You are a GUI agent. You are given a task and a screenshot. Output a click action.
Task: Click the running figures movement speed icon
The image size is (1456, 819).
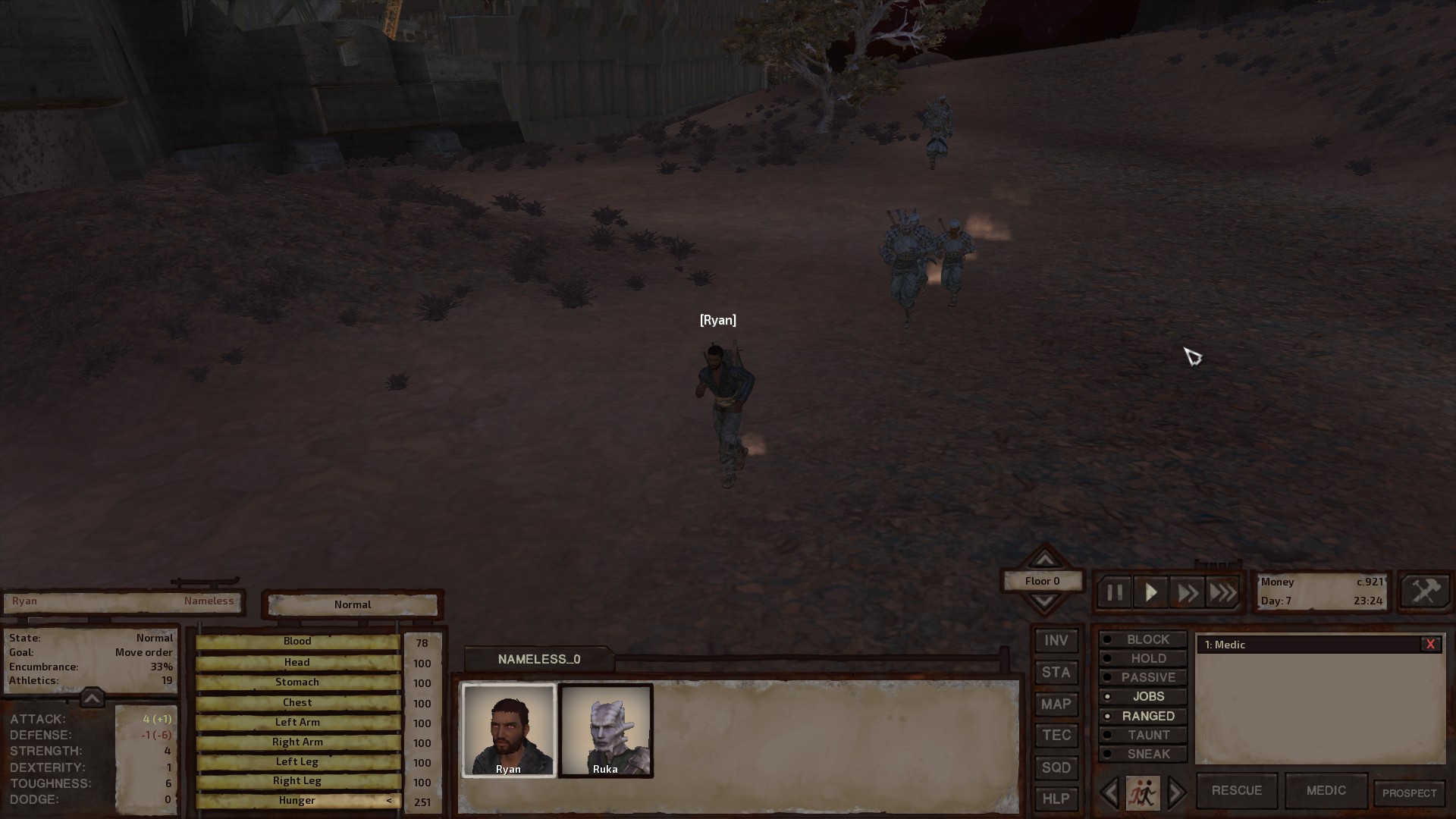(1142, 792)
